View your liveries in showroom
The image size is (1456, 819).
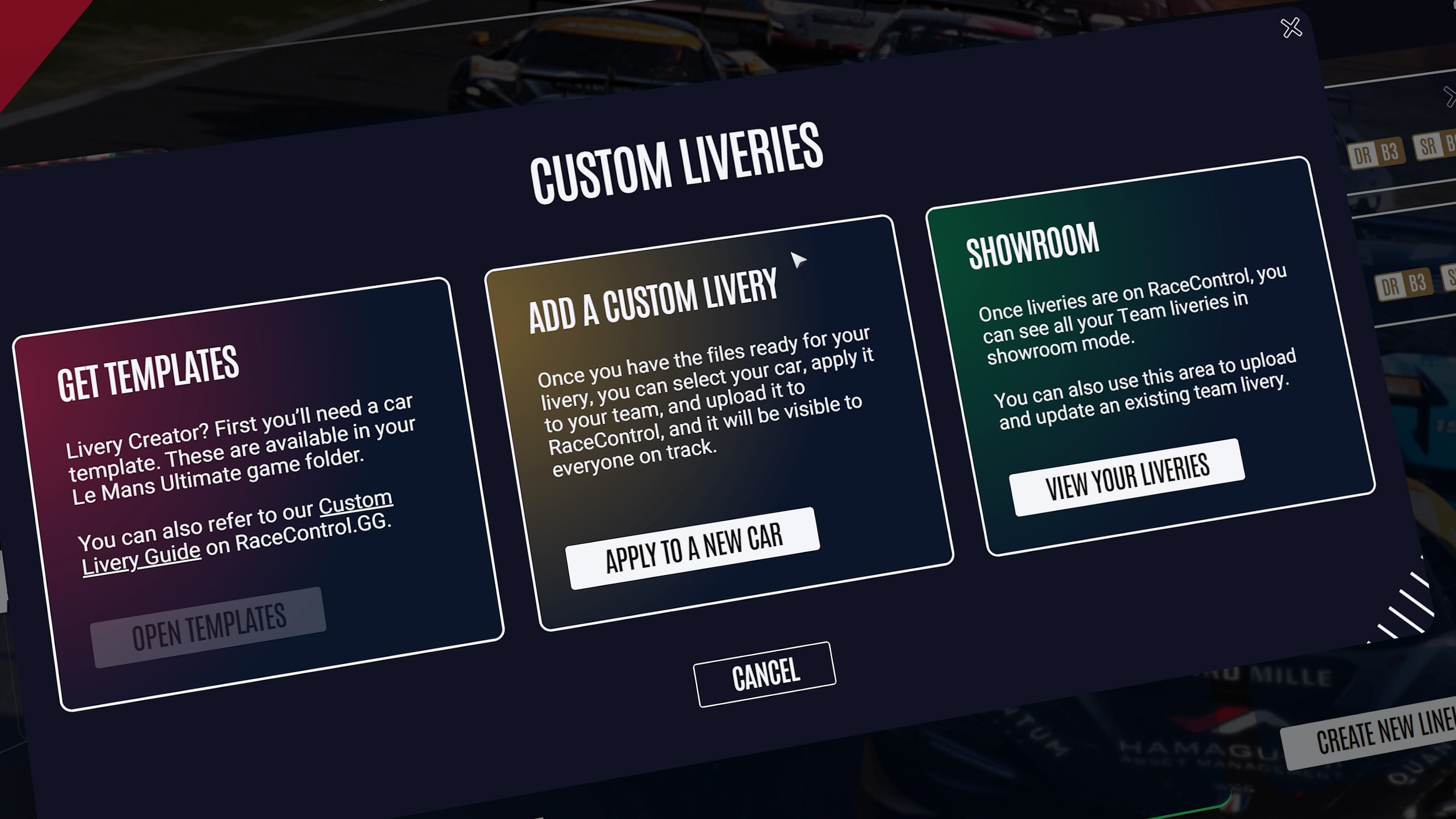click(1127, 477)
